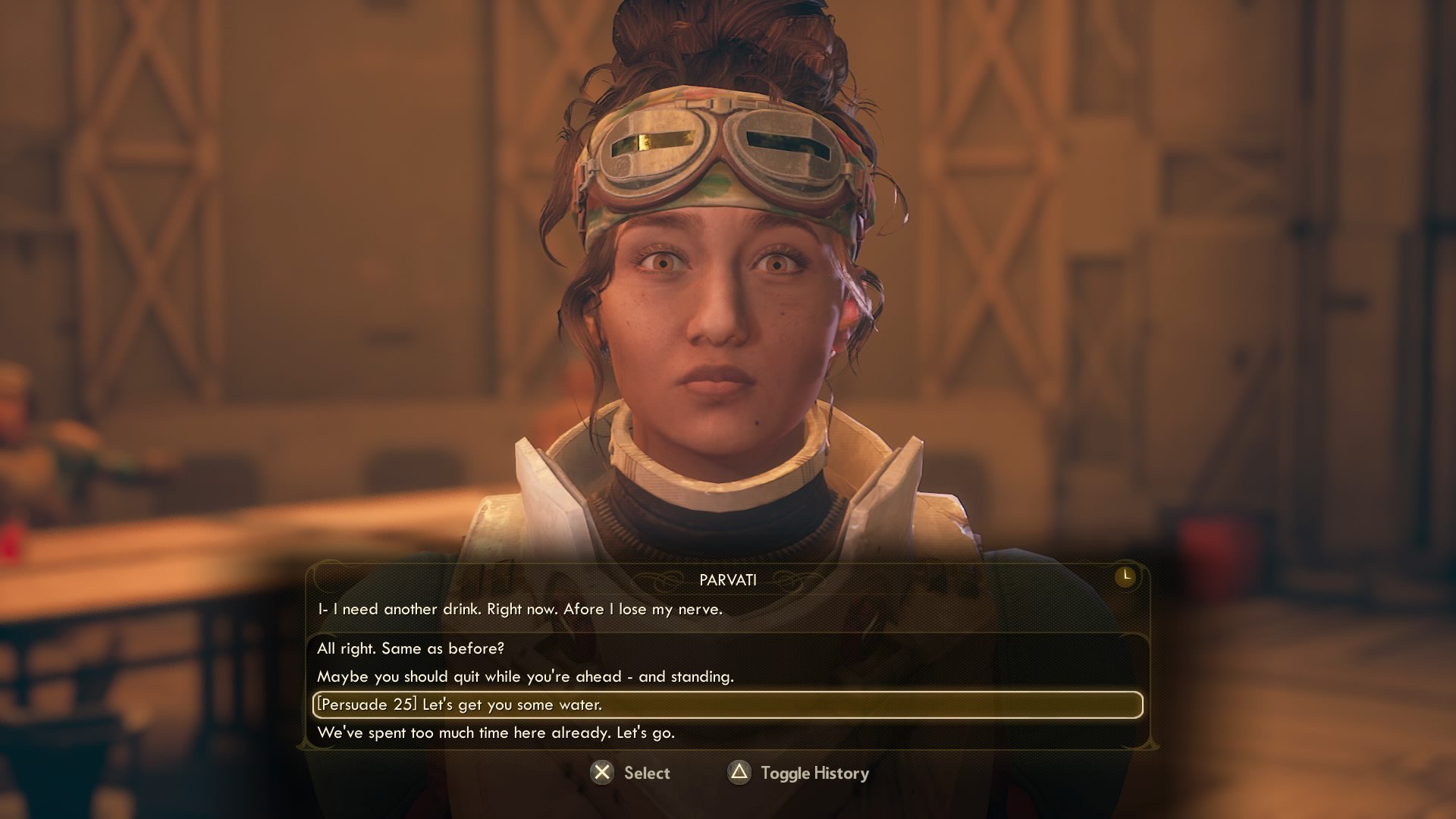Viewport: 1456px width, 819px height.
Task: Pick the Persuade 25 water dialogue option
Action: coord(460,704)
